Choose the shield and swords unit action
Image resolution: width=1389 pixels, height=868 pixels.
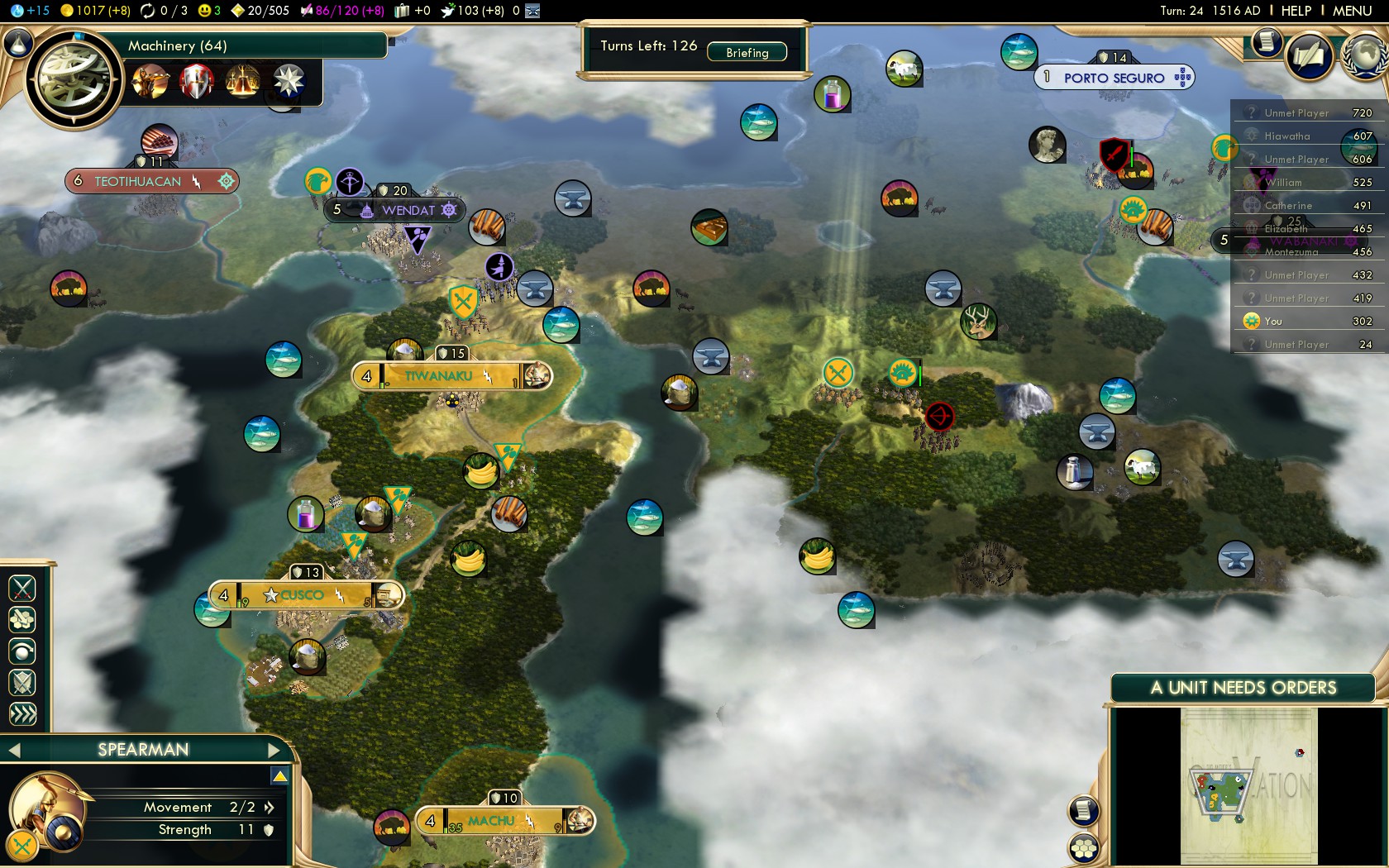(x=22, y=683)
